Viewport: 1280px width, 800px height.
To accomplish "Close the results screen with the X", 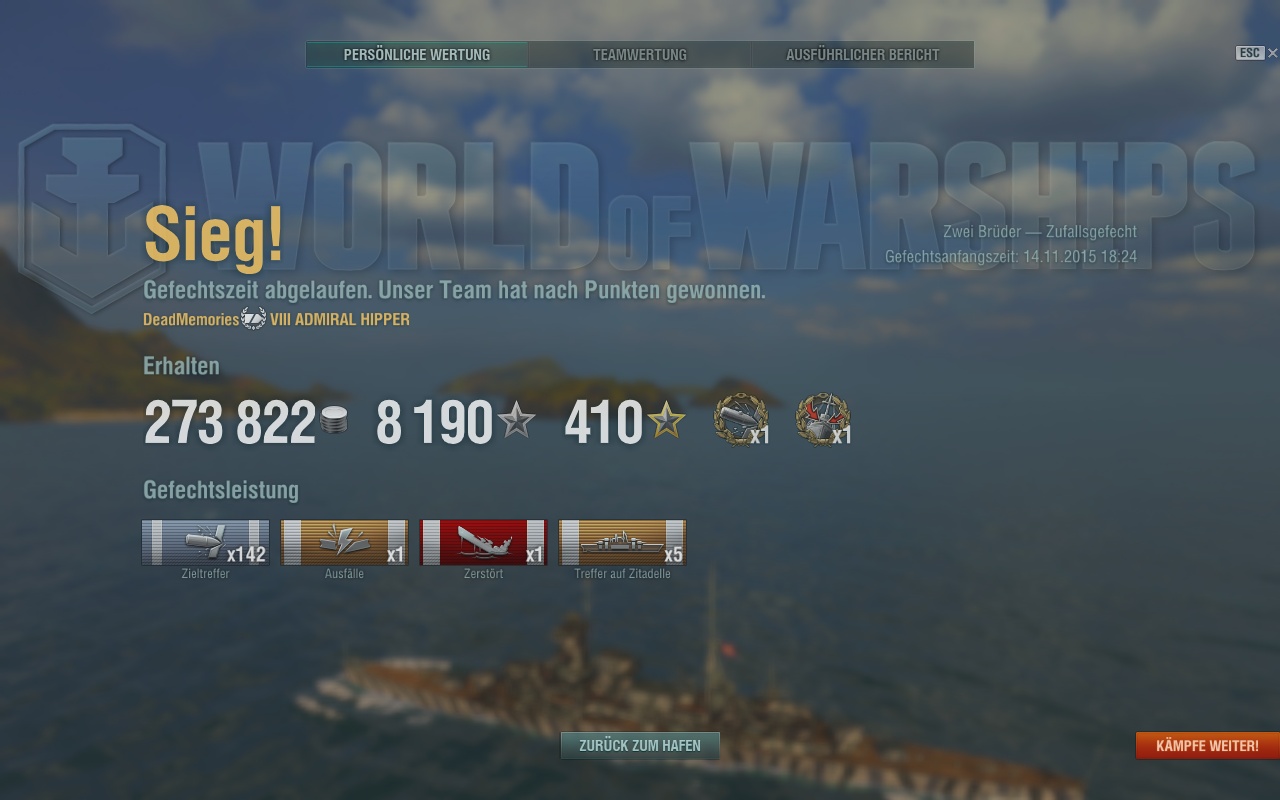I will 1272,53.
